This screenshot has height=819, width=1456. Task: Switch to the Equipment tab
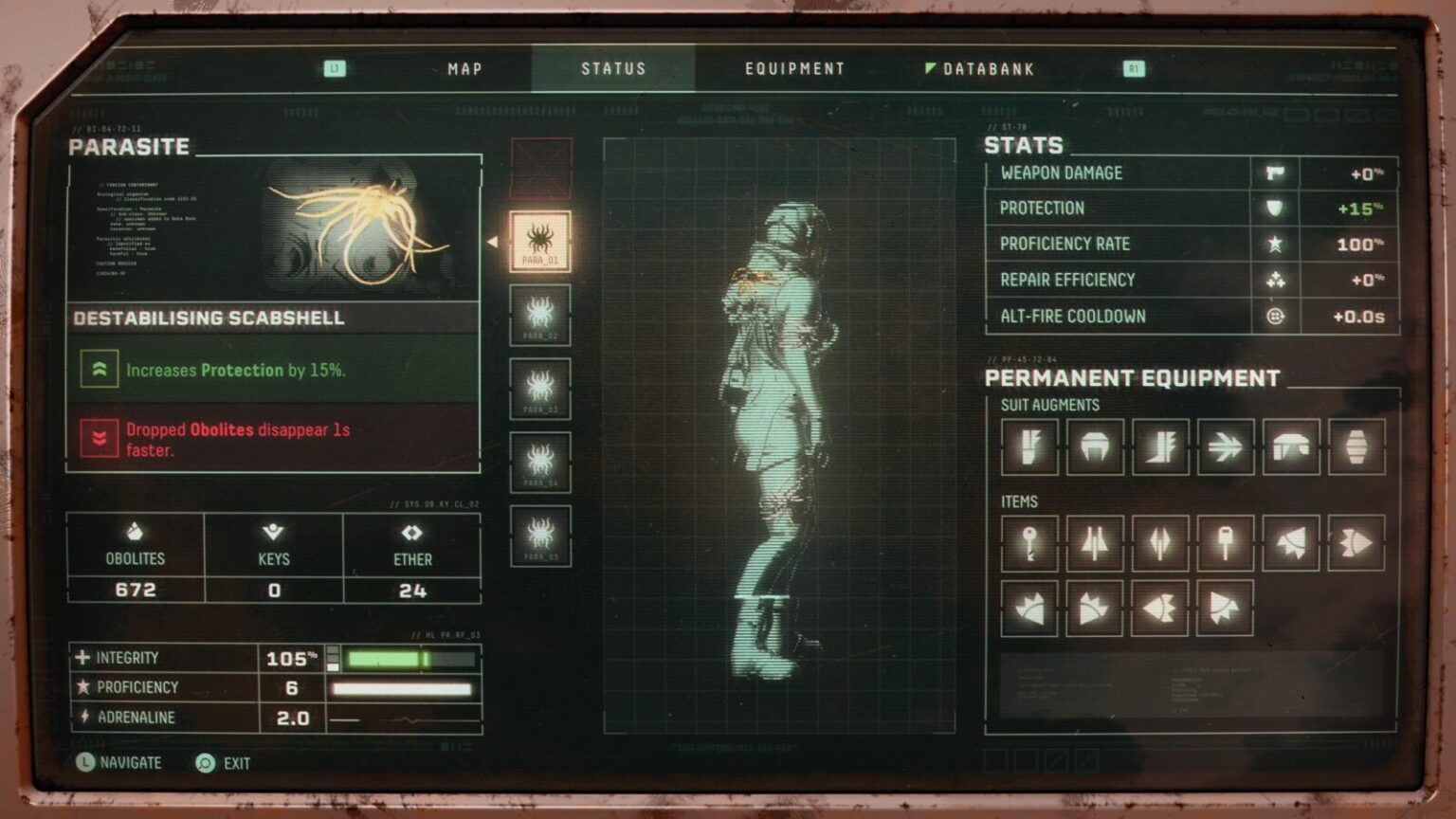[x=794, y=68]
